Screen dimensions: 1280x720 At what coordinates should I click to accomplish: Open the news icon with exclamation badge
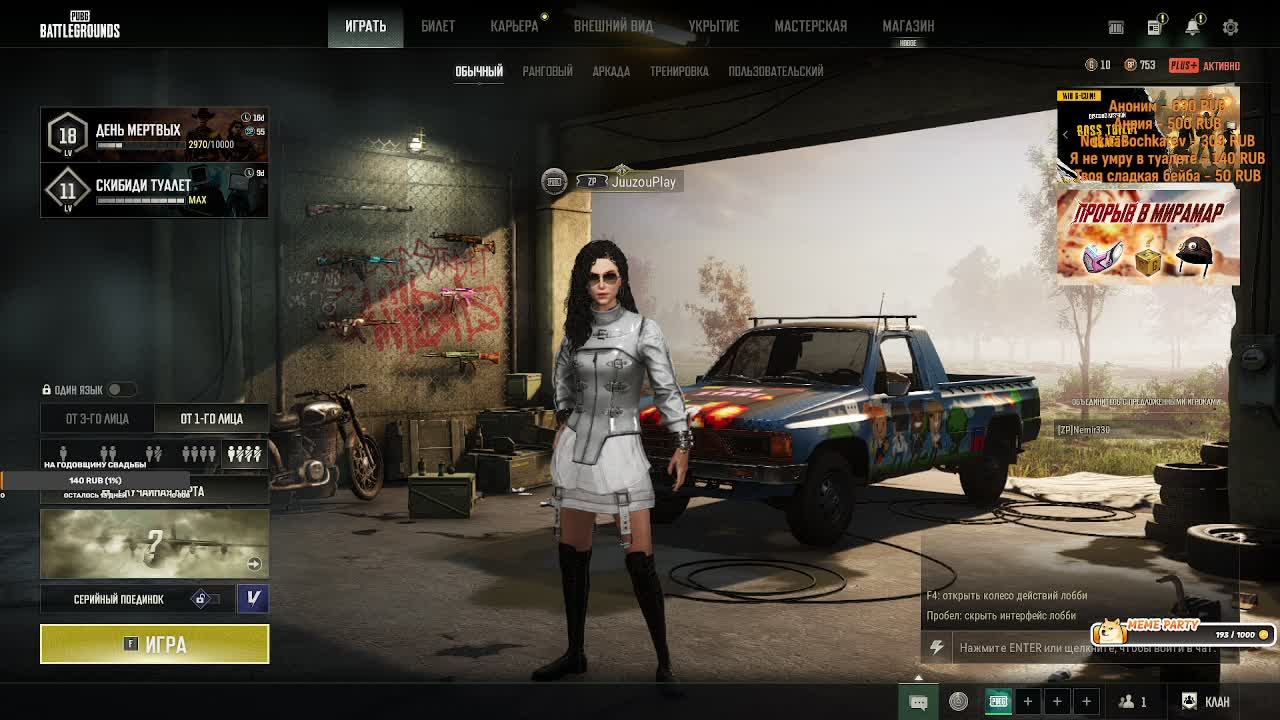(1154, 27)
